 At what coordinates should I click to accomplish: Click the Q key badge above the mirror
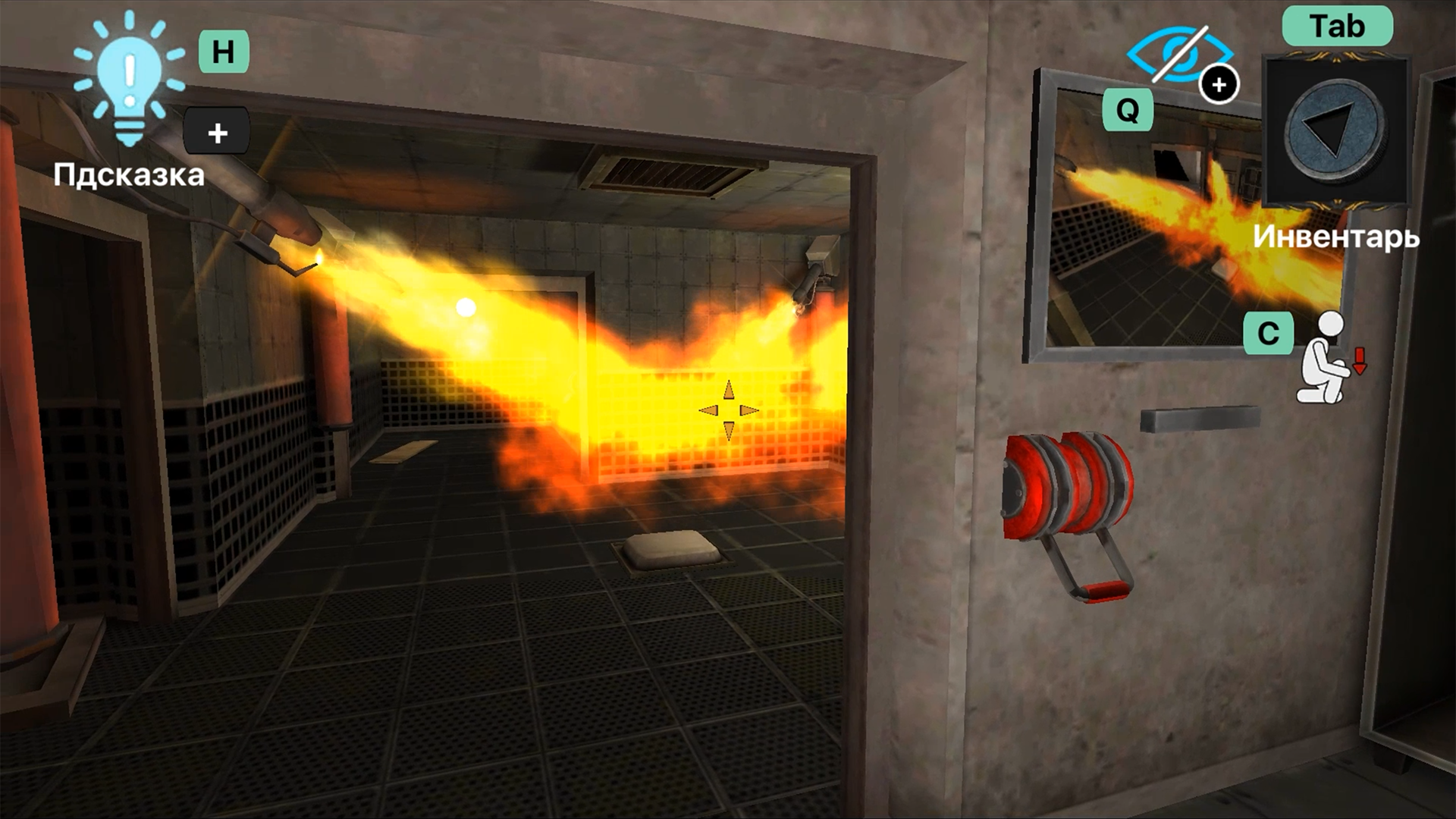click(x=1128, y=111)
